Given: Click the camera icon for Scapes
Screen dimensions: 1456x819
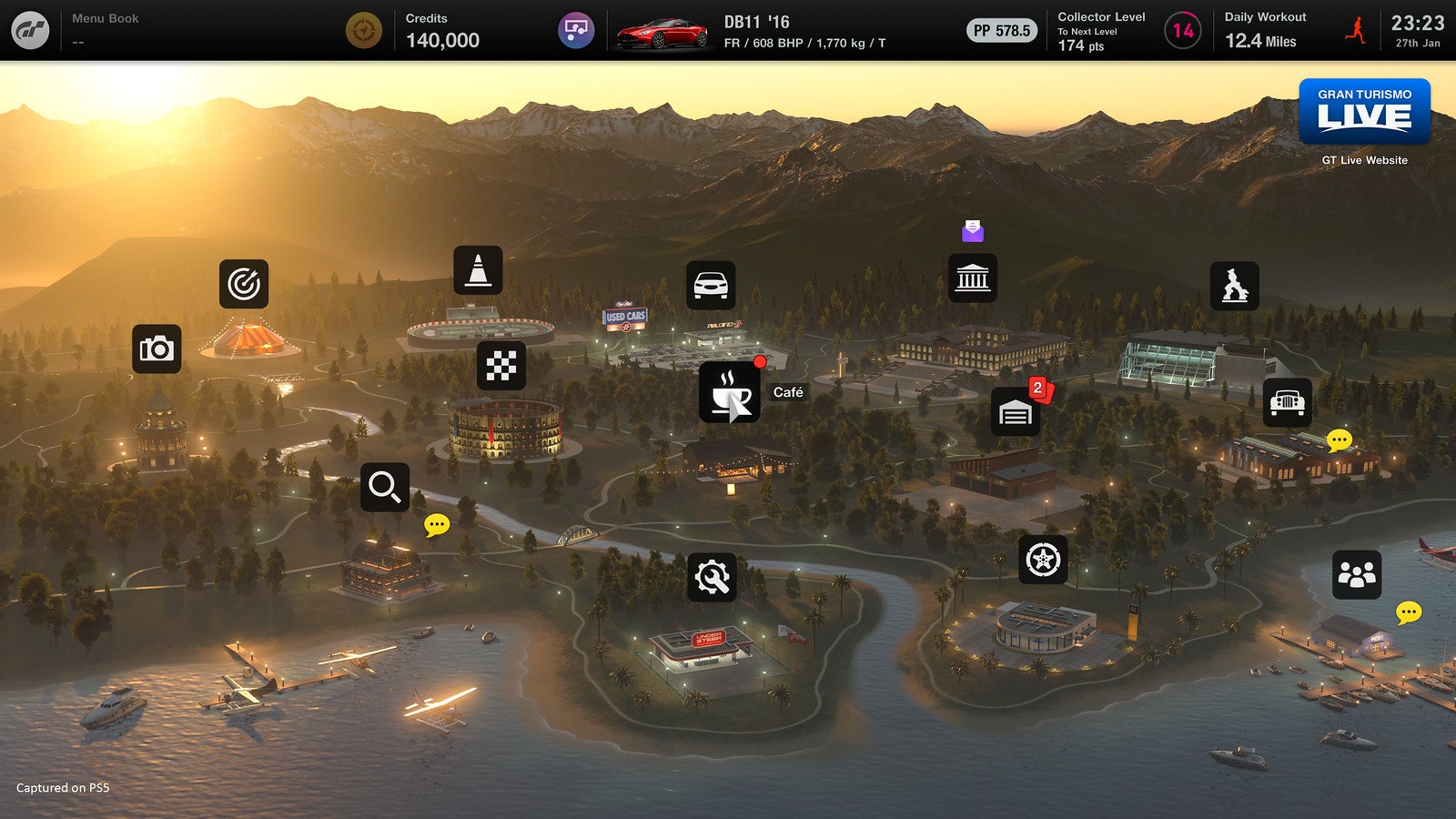Looking at the screenshot, I should pos(156,349).
